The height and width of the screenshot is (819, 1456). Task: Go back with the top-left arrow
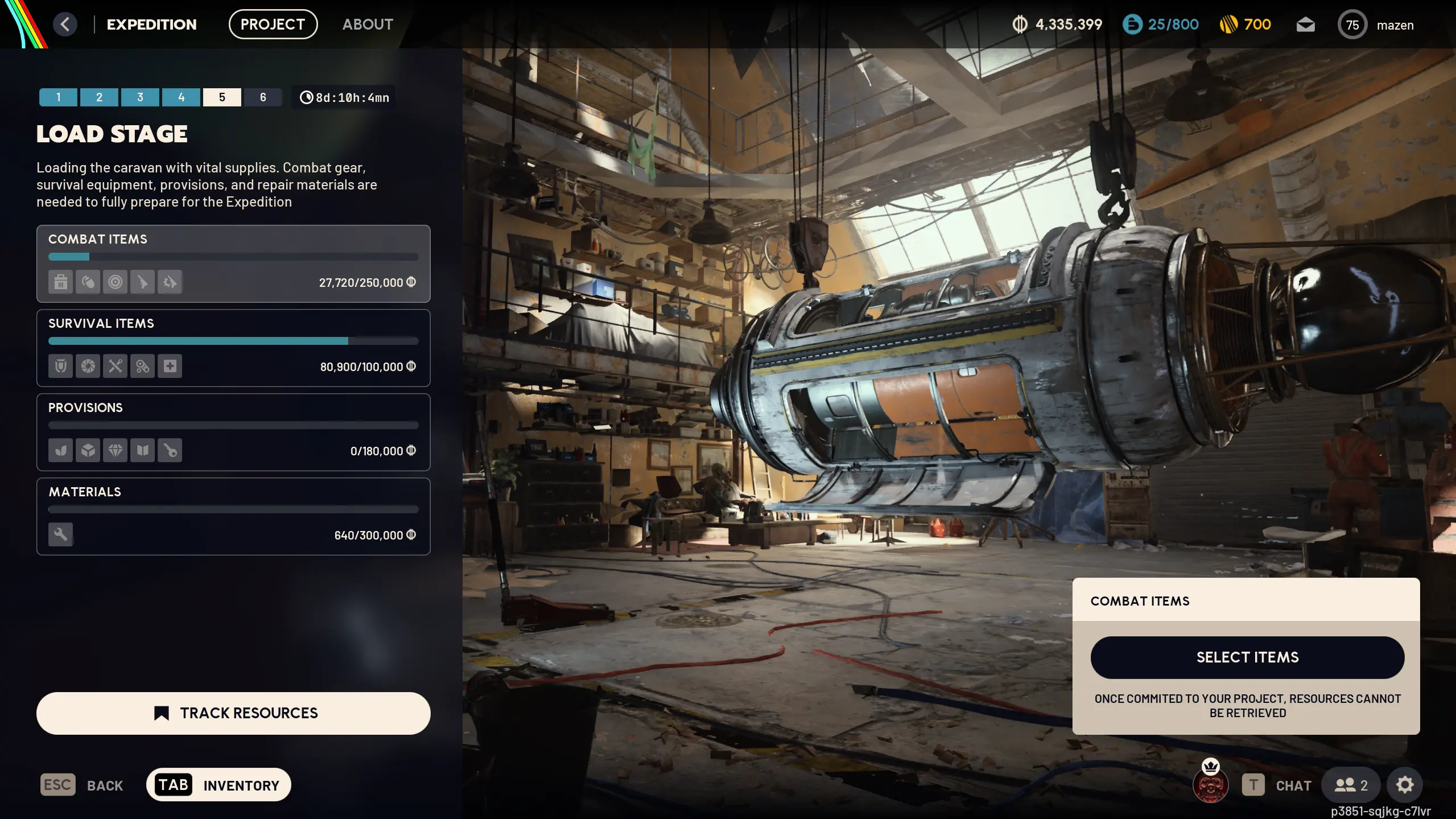[x=65, y=24]
